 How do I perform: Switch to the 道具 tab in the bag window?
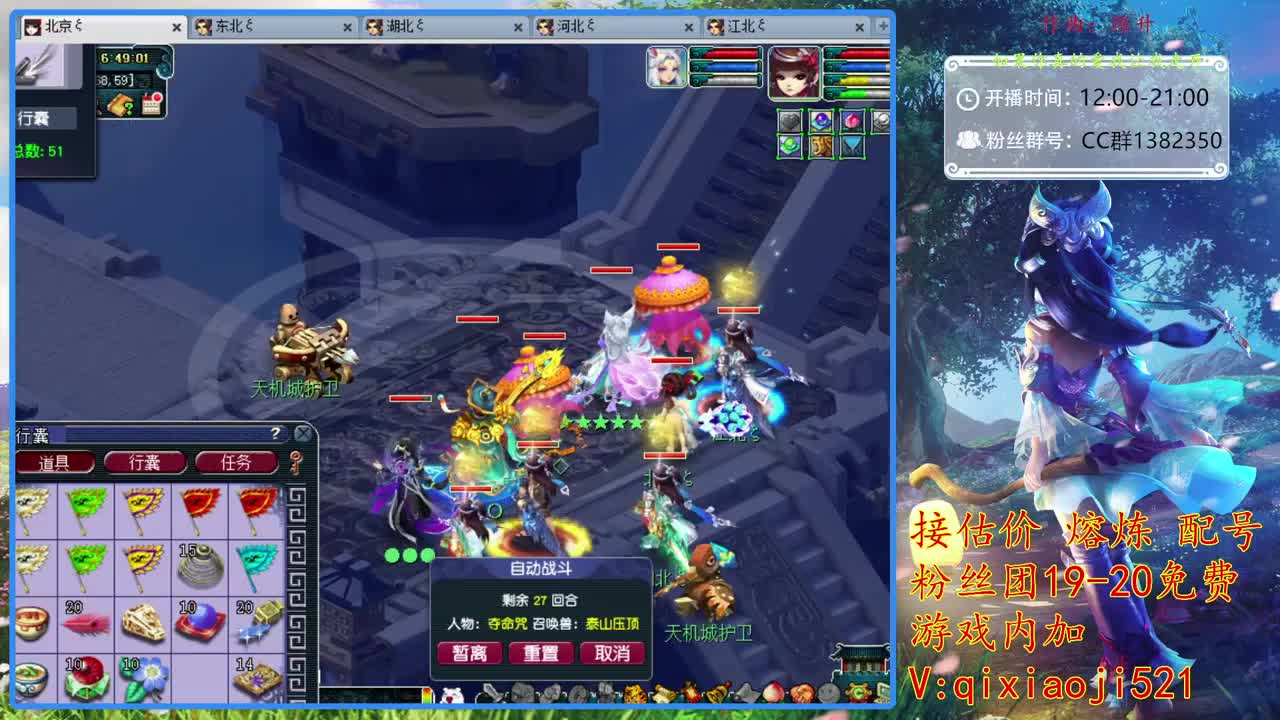tap(55, 462)
